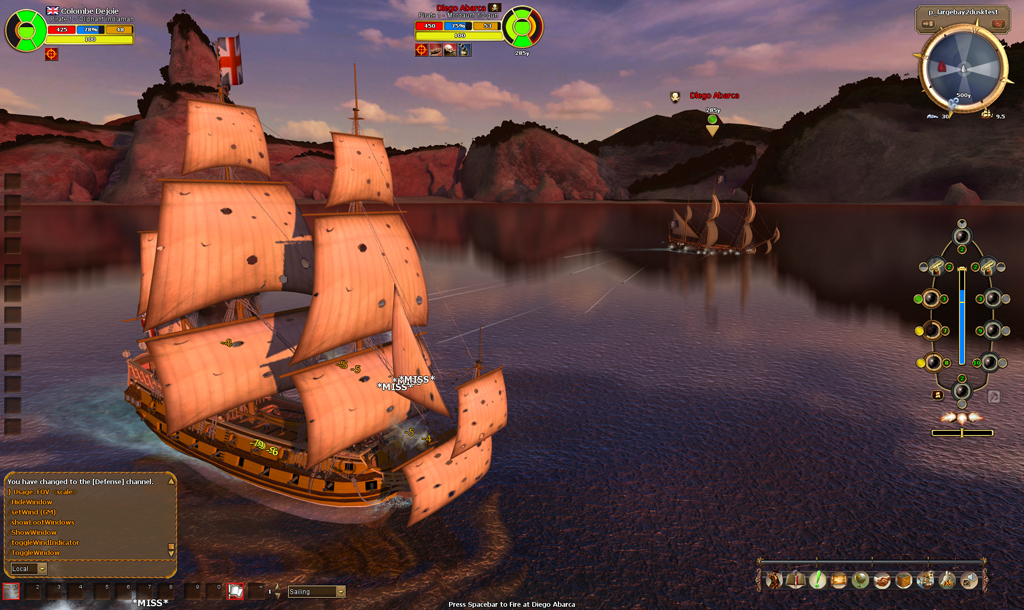Open the sound options speaker icon
The width and height of the screenshot is (1024, 610).
968,579
